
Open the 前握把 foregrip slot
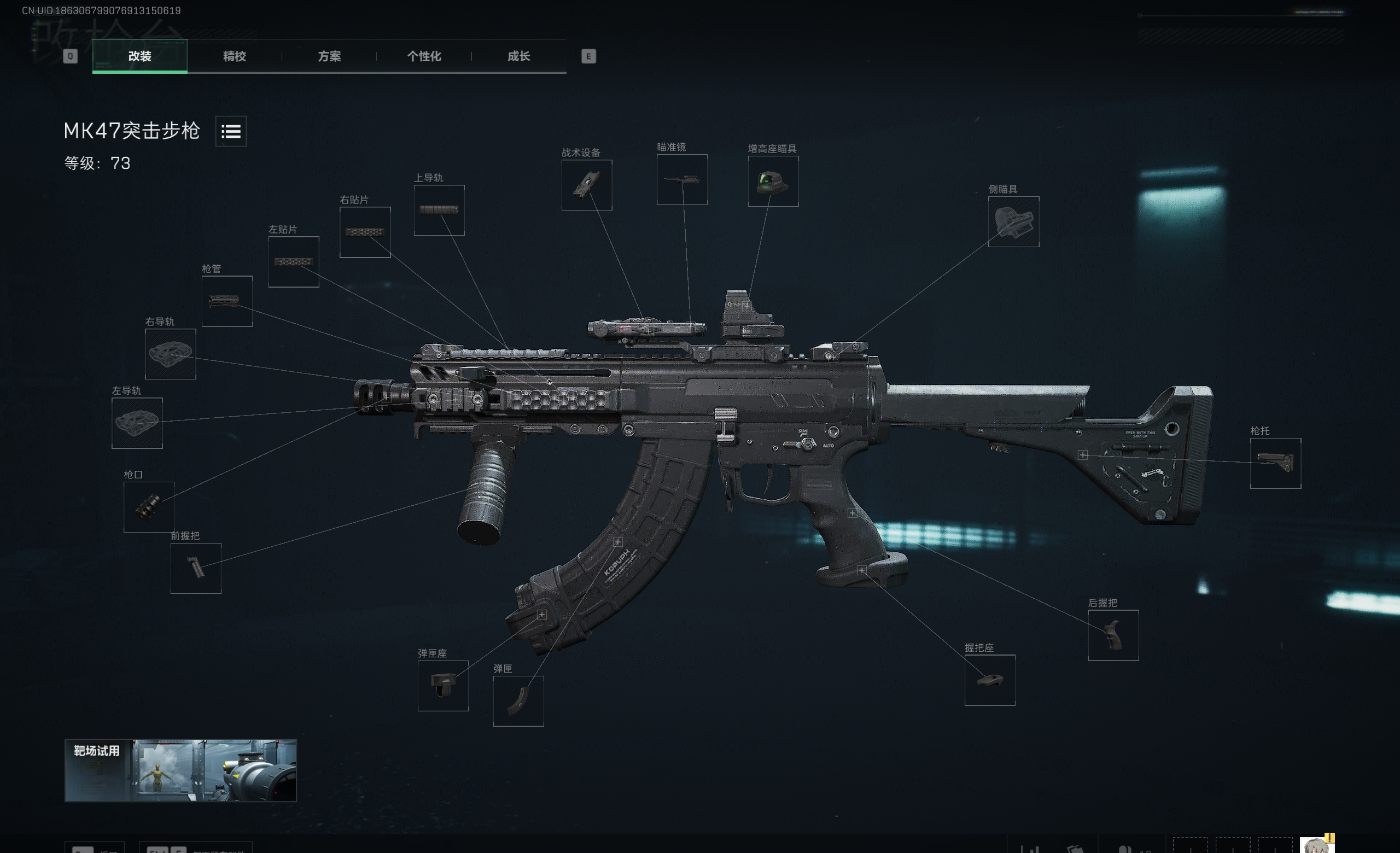pyautogui.click(x=195, y=569)
